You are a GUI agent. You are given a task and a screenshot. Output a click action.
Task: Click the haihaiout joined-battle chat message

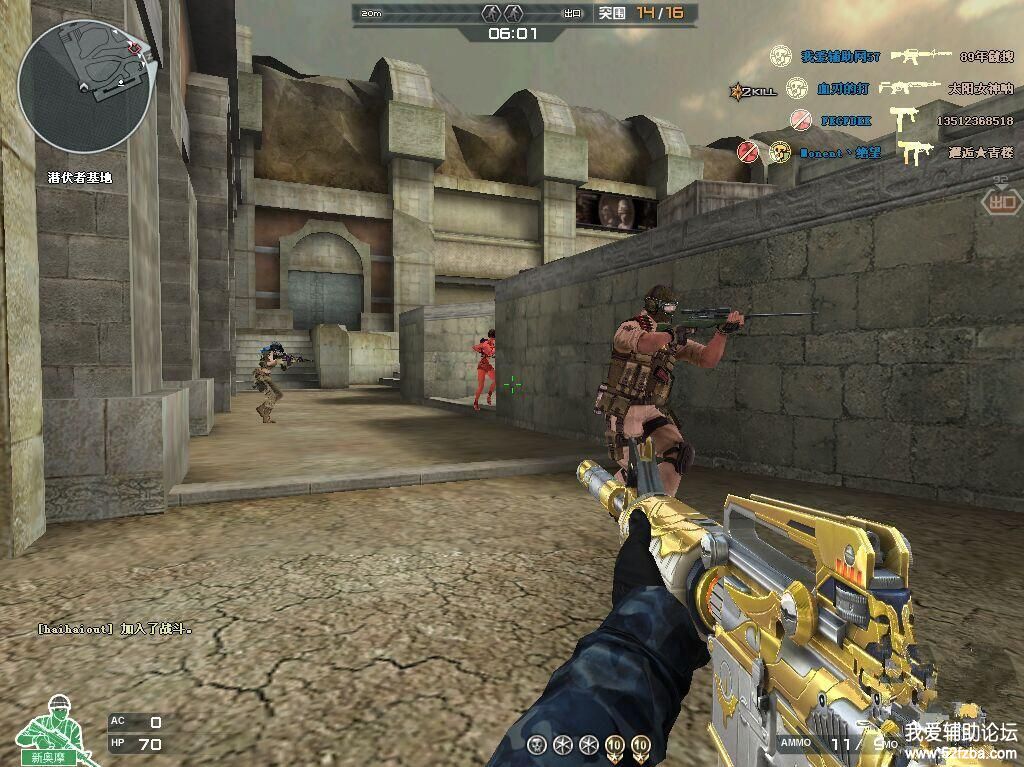[x=114, y=629]
